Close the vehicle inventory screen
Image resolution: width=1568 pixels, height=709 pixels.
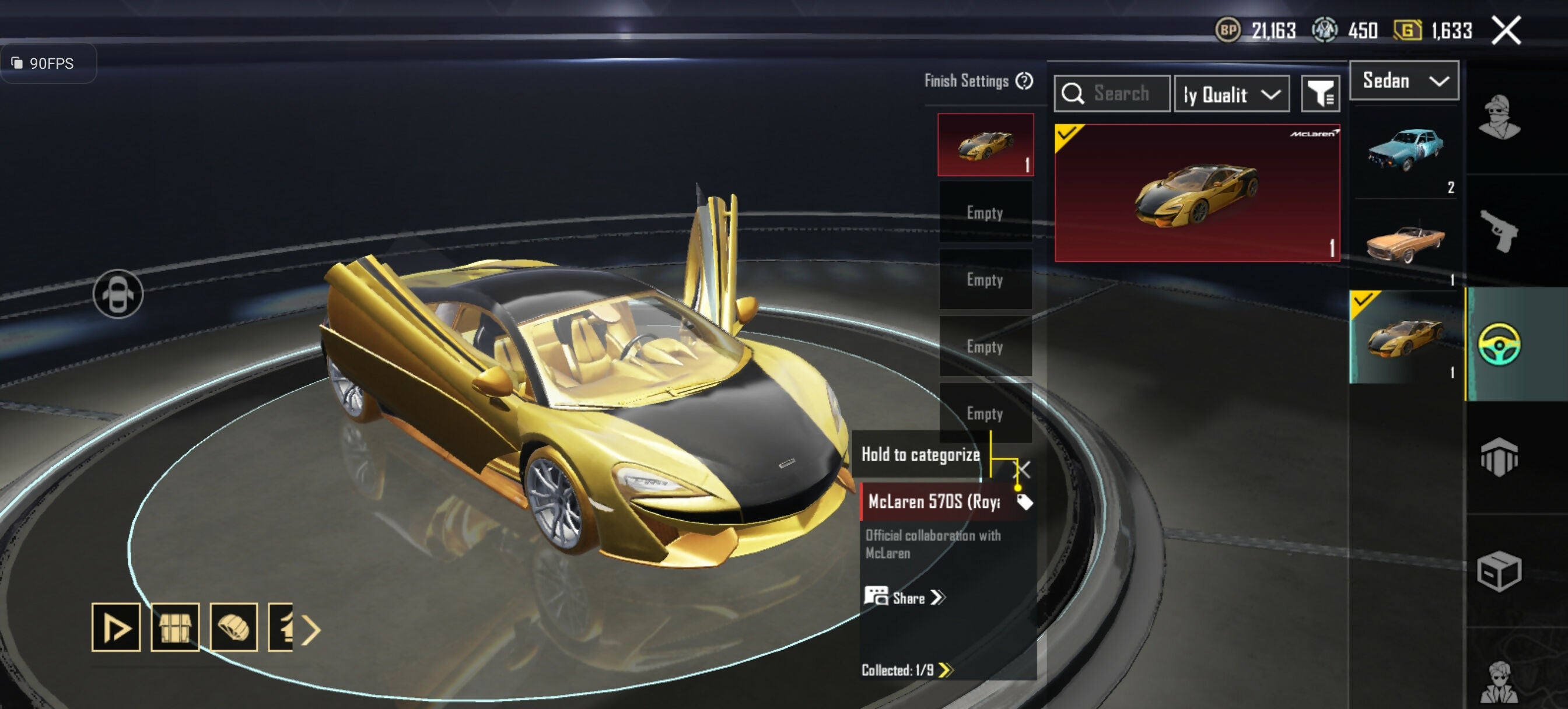point(1506,30)
